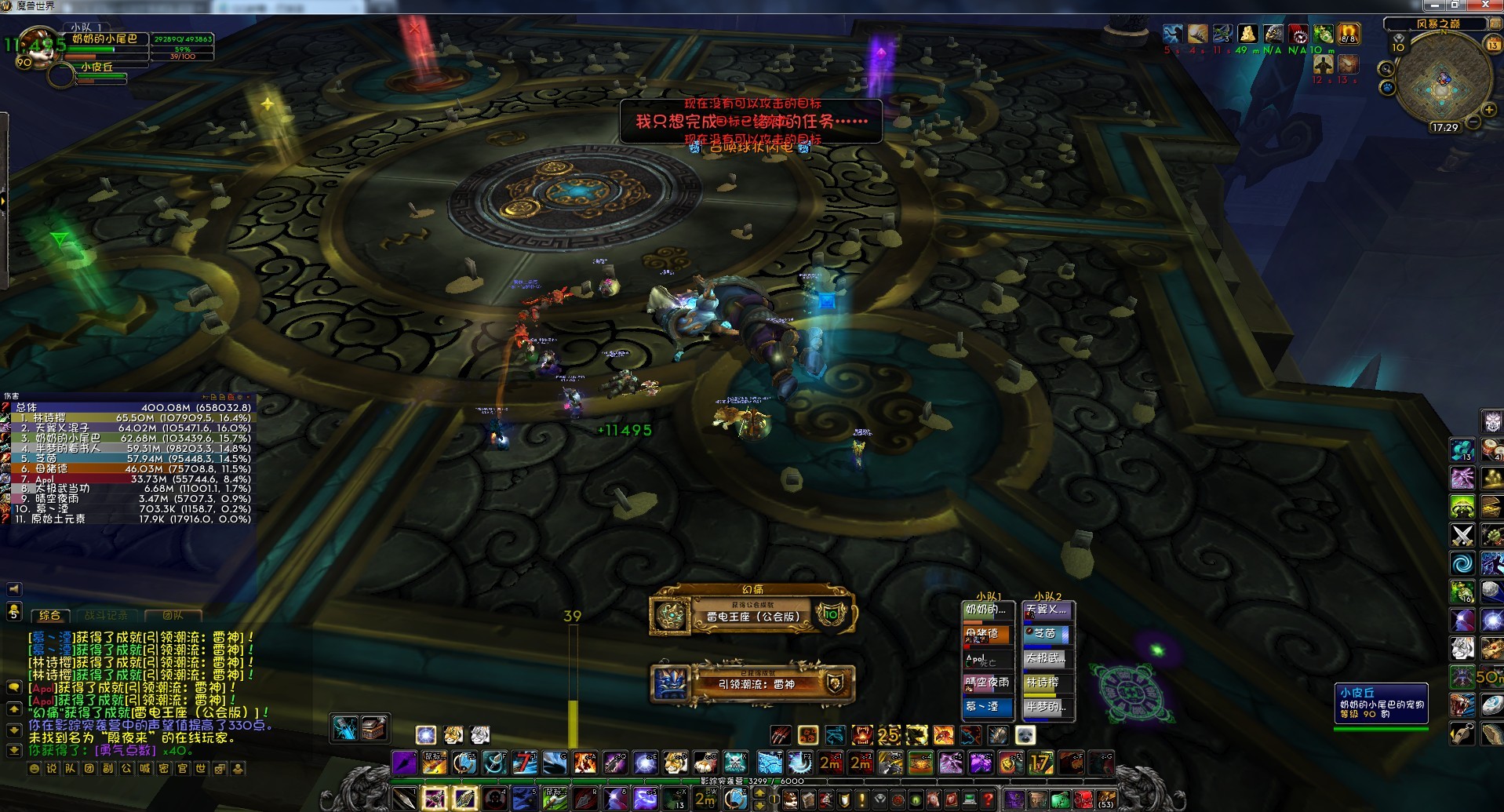Click the 公 guild channel button
The height and width of the screenshot is (812, 1504).
(126, 769)
